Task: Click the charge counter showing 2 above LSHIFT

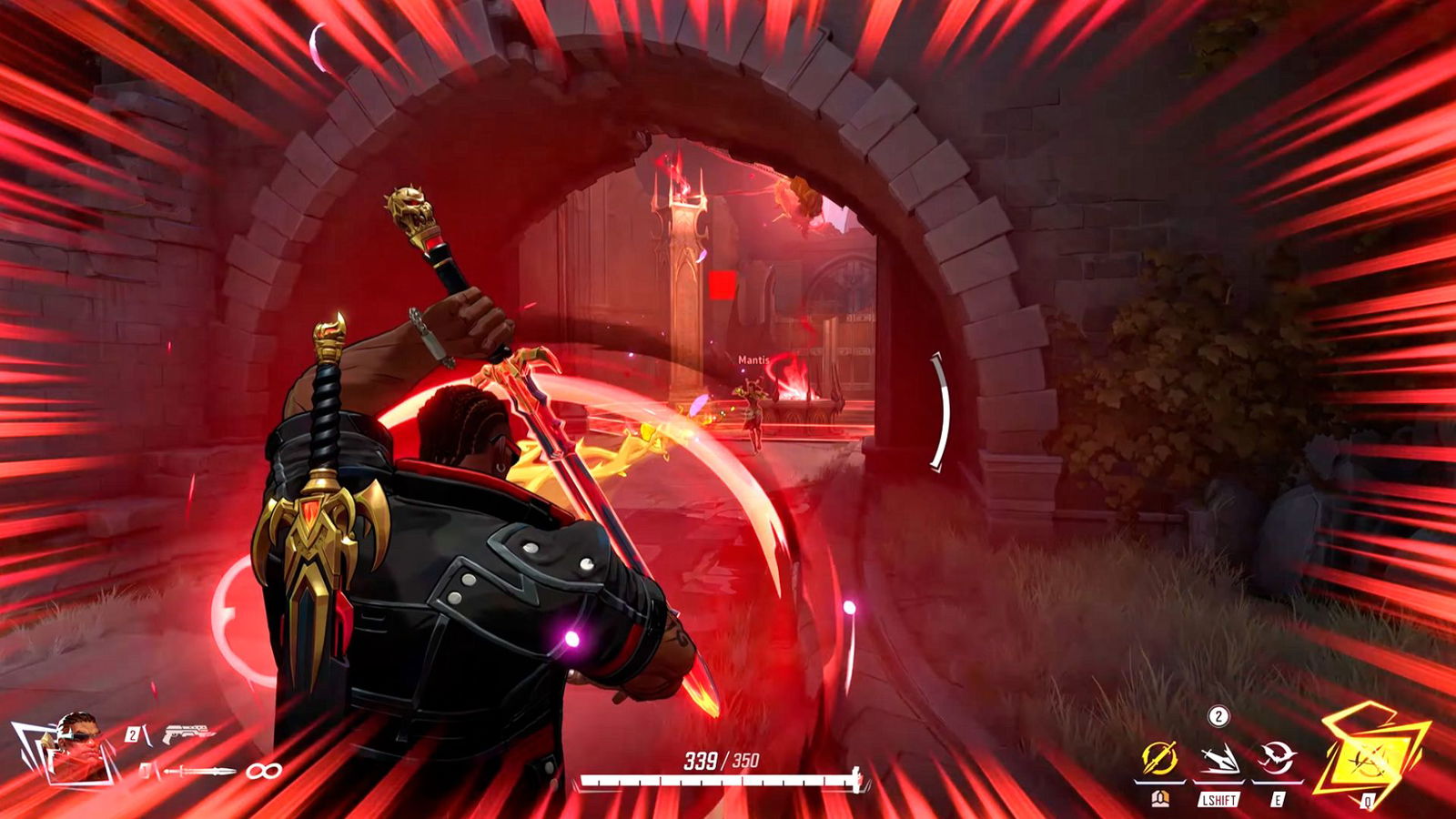Action: coord(1218,717)
